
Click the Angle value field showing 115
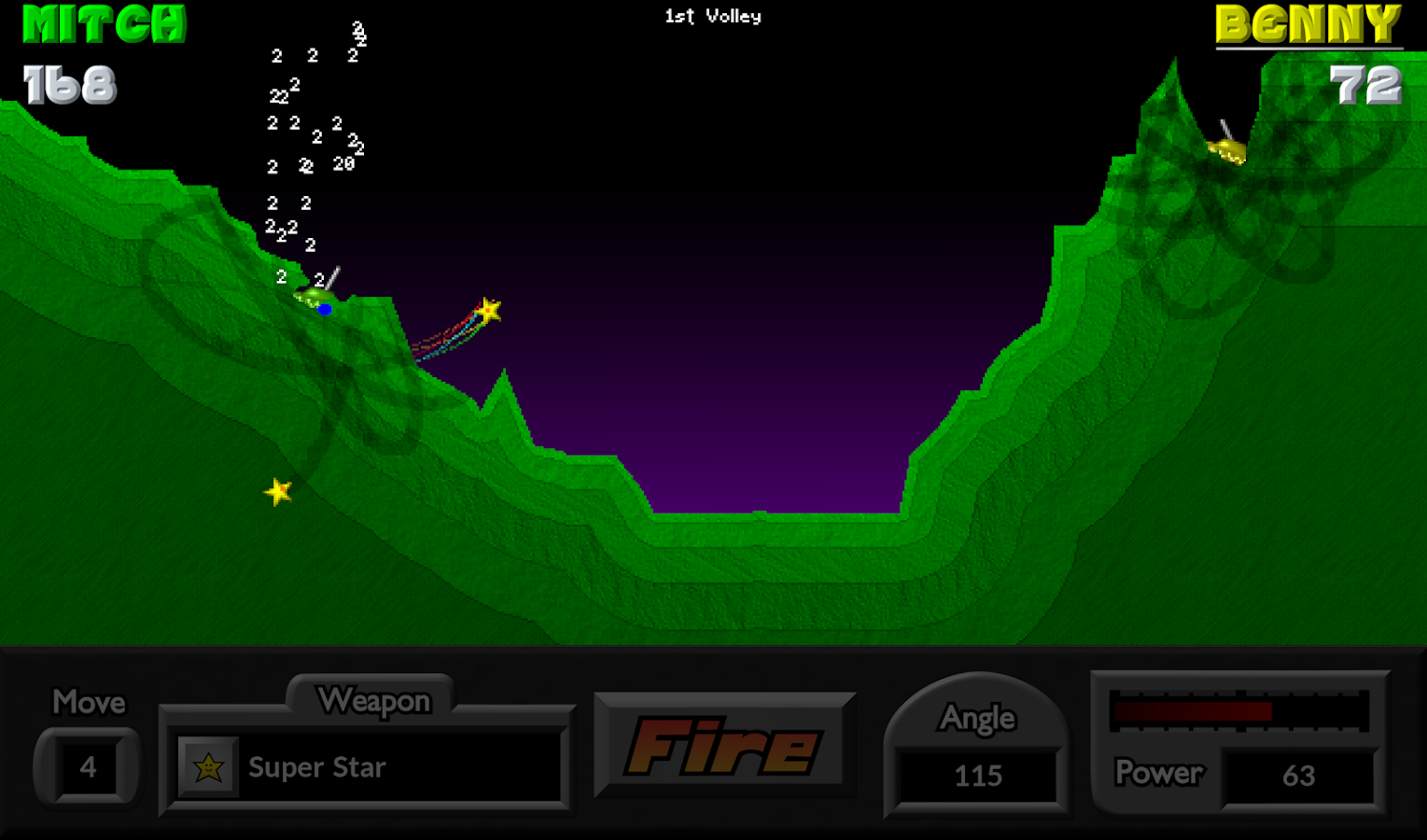pyautogui.click(x=976, y=776)
